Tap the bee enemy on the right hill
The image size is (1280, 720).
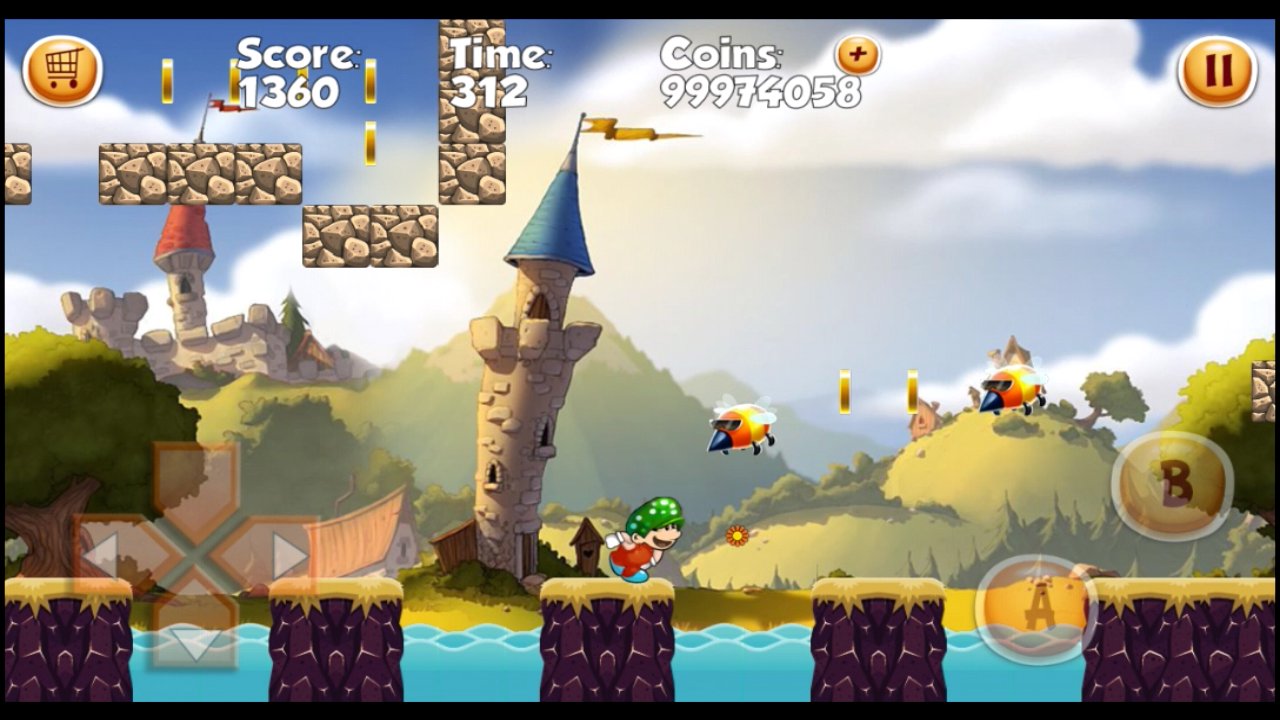[x=1010, y=390]
